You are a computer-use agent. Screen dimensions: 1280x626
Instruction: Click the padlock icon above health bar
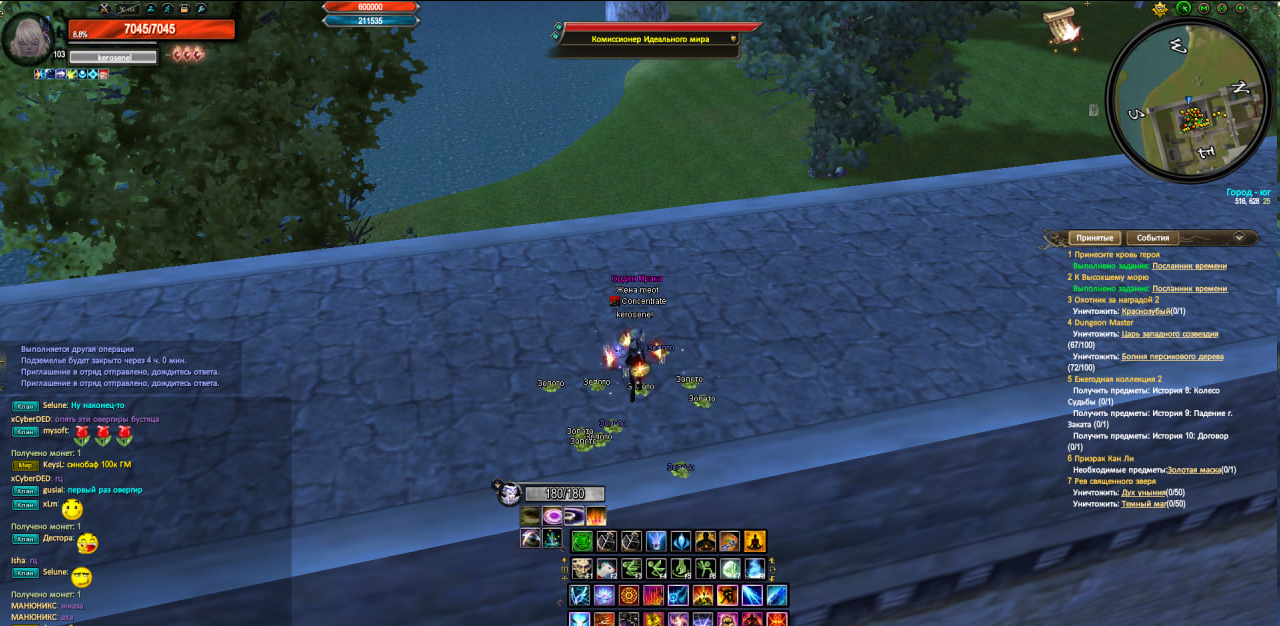[183, 8]
